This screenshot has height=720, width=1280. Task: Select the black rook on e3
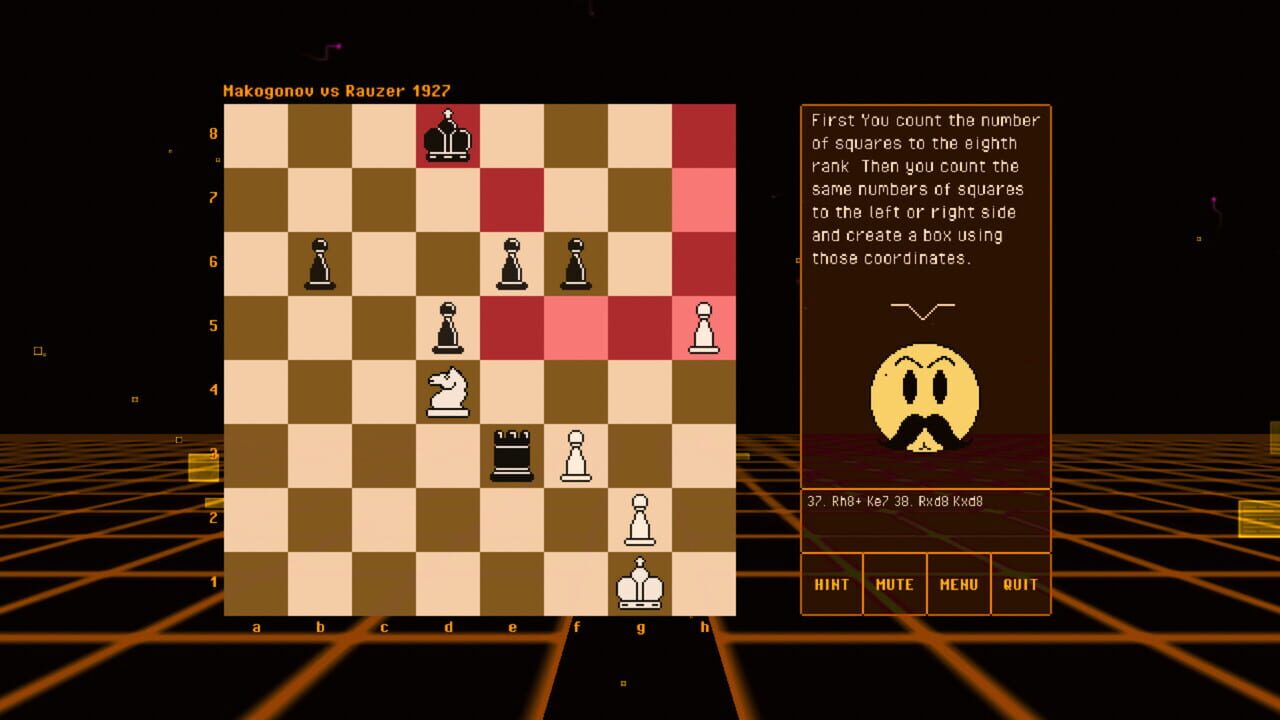(x=511, y=455)
